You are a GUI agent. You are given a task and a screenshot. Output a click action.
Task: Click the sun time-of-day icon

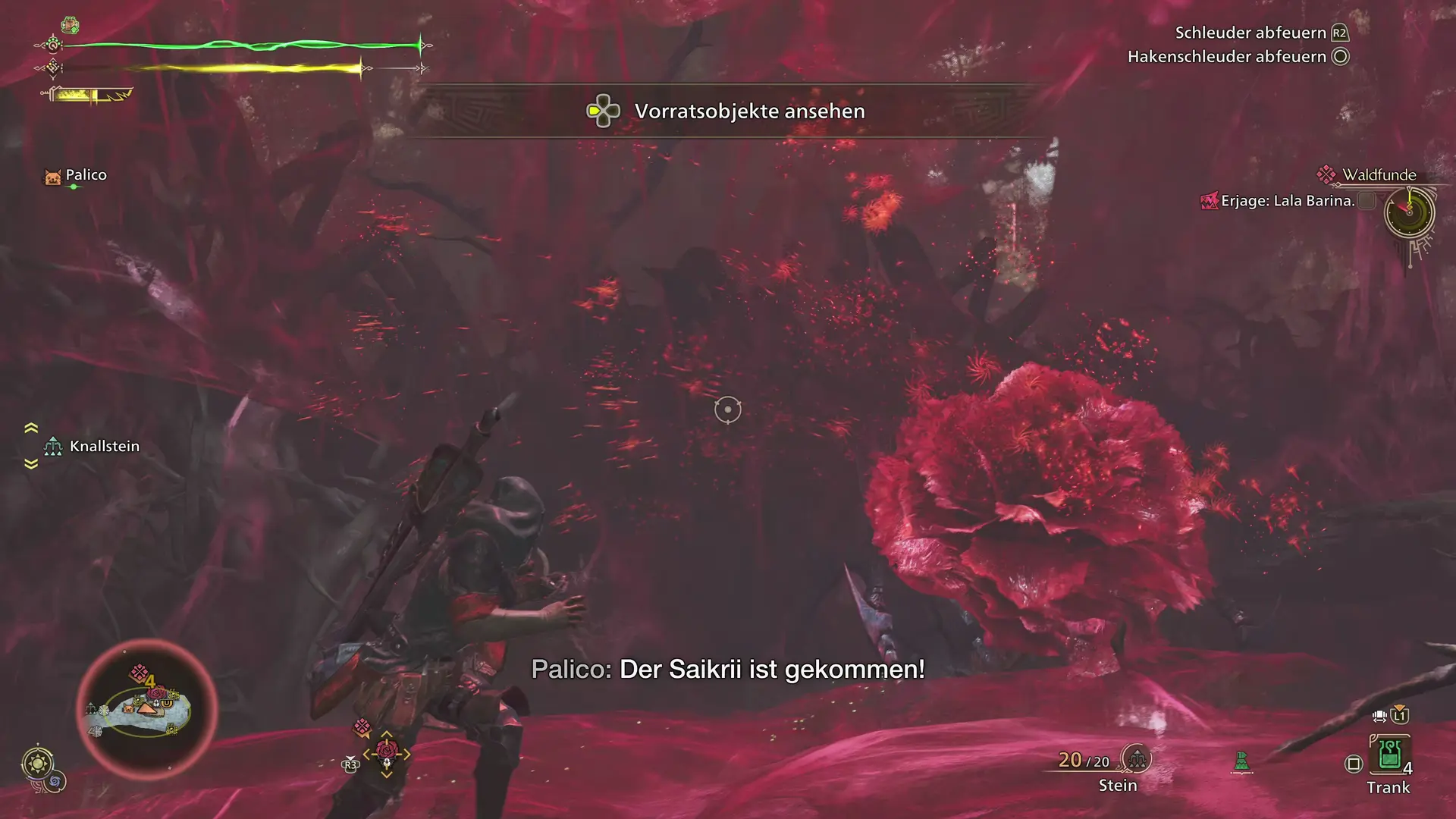(x=37, y=763)
